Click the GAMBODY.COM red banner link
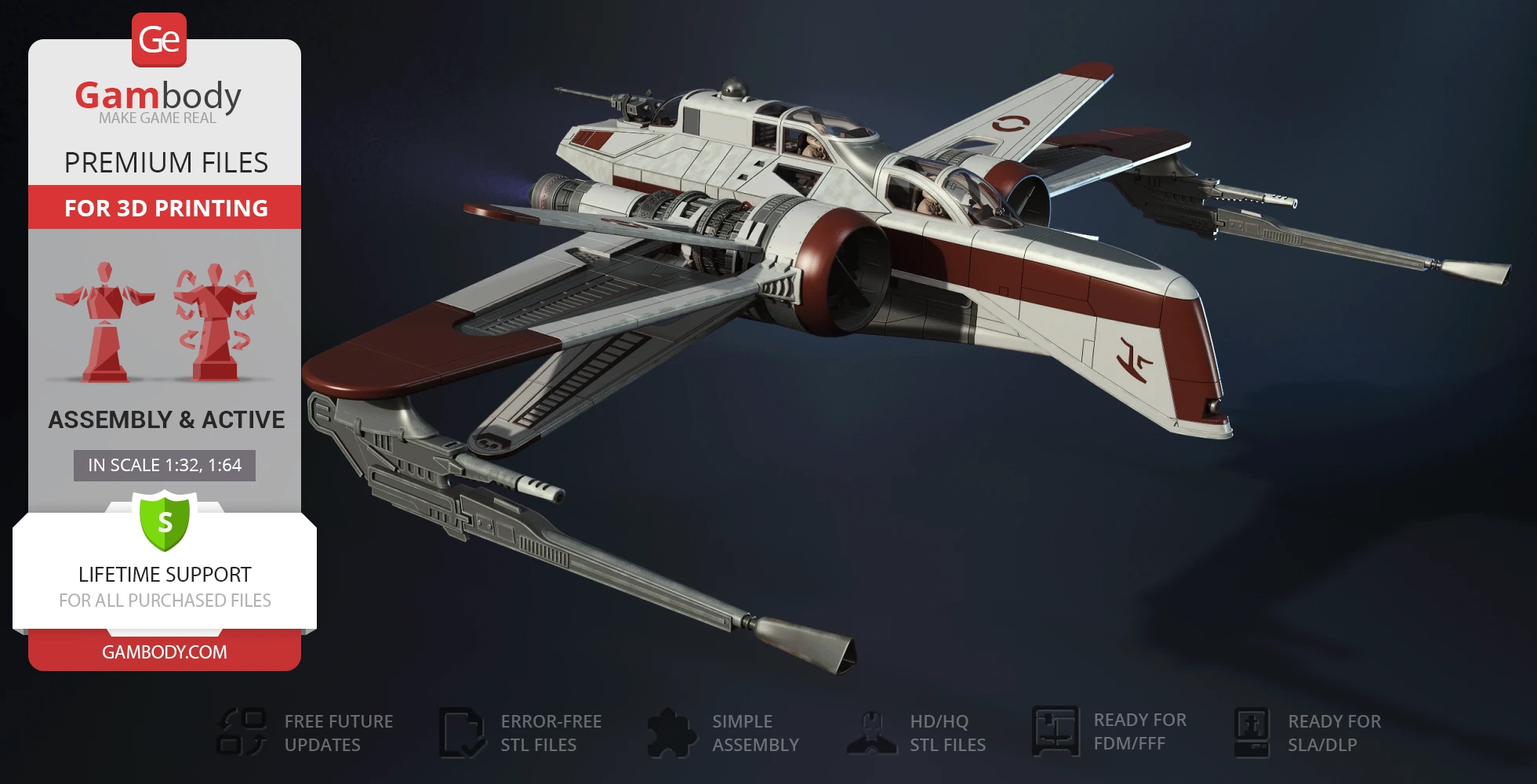This screenshot has width=1537, height=784. tap(165, 652)
